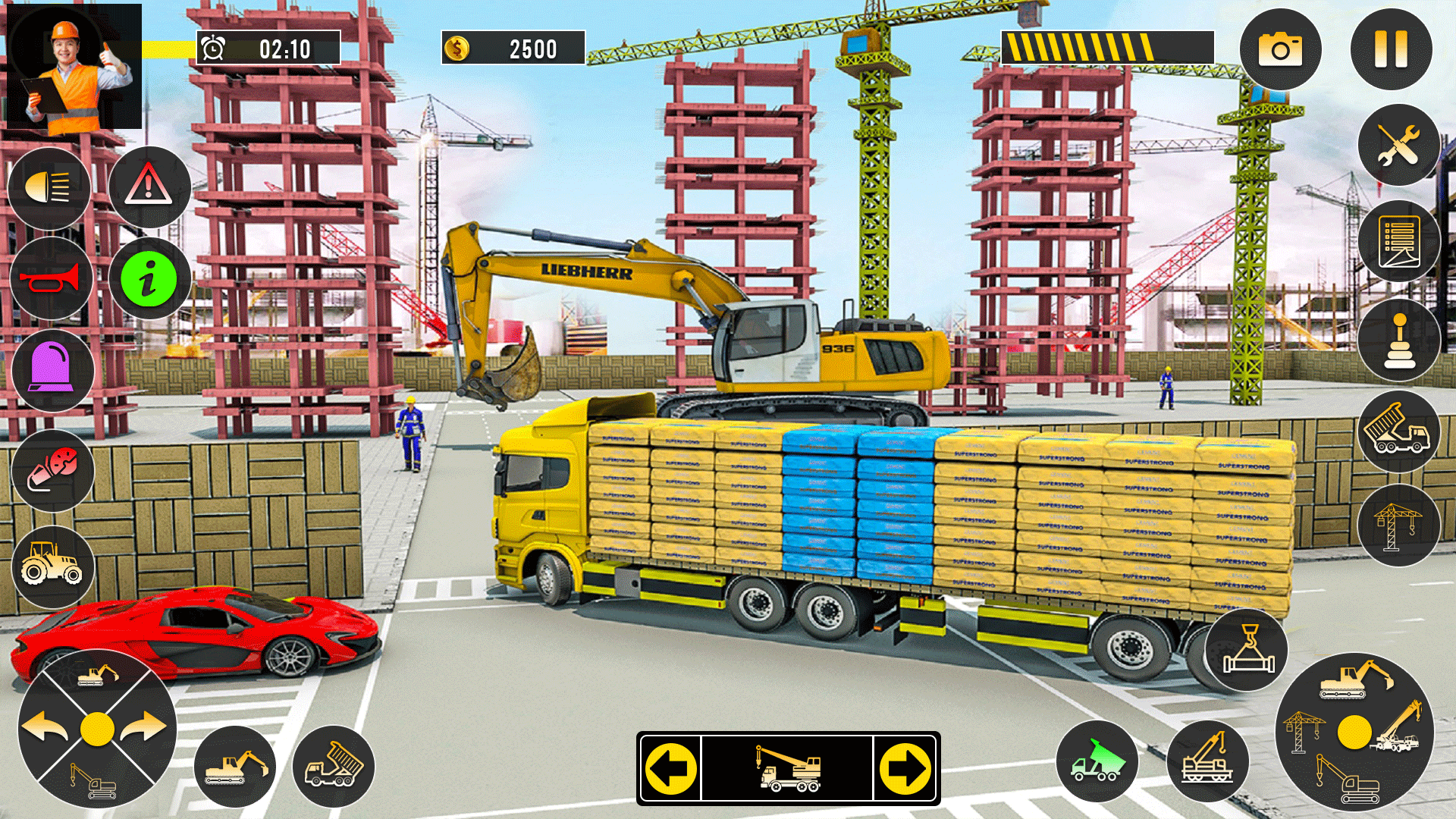Switch to the tractor vehicle
This screenshot has height=819, width=1456.
coord(52,566)
